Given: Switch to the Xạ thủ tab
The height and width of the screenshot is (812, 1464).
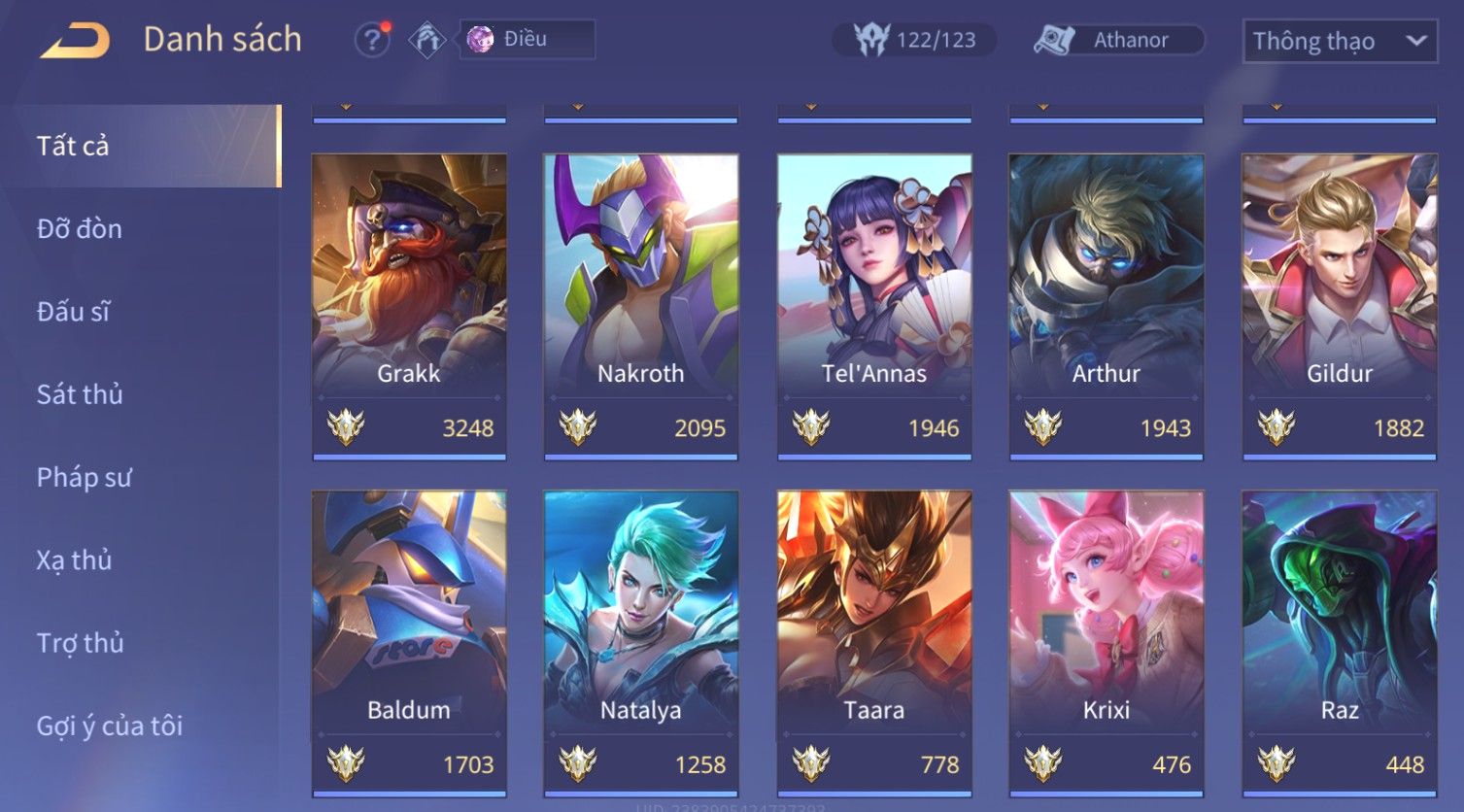Looking at the screenshot, I should pyautogui.click(x=74, y=560).
